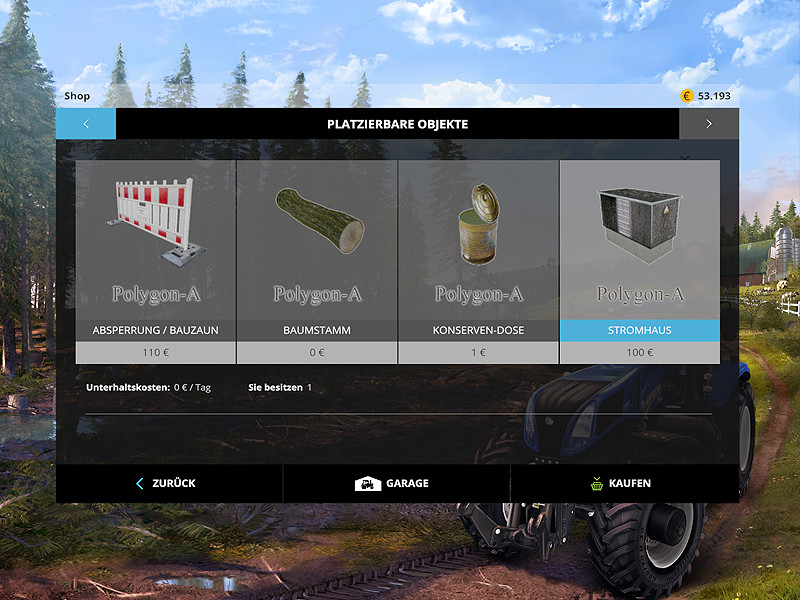800x600 pixels.
Task: Go to the previous shop category arrow
Action: click(x=86, y=124)
